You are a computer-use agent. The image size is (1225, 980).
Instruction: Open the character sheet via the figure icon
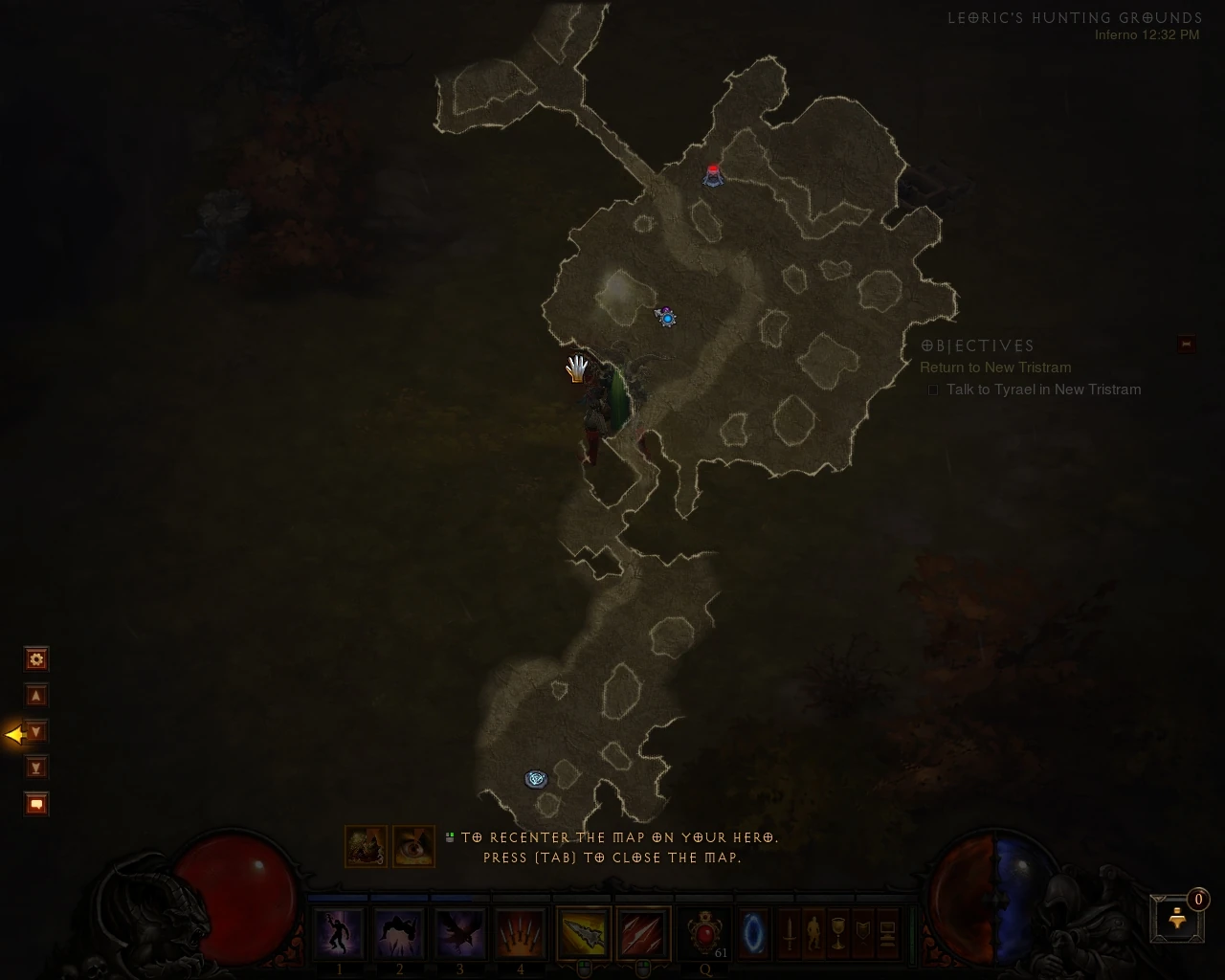coord(813,933)
